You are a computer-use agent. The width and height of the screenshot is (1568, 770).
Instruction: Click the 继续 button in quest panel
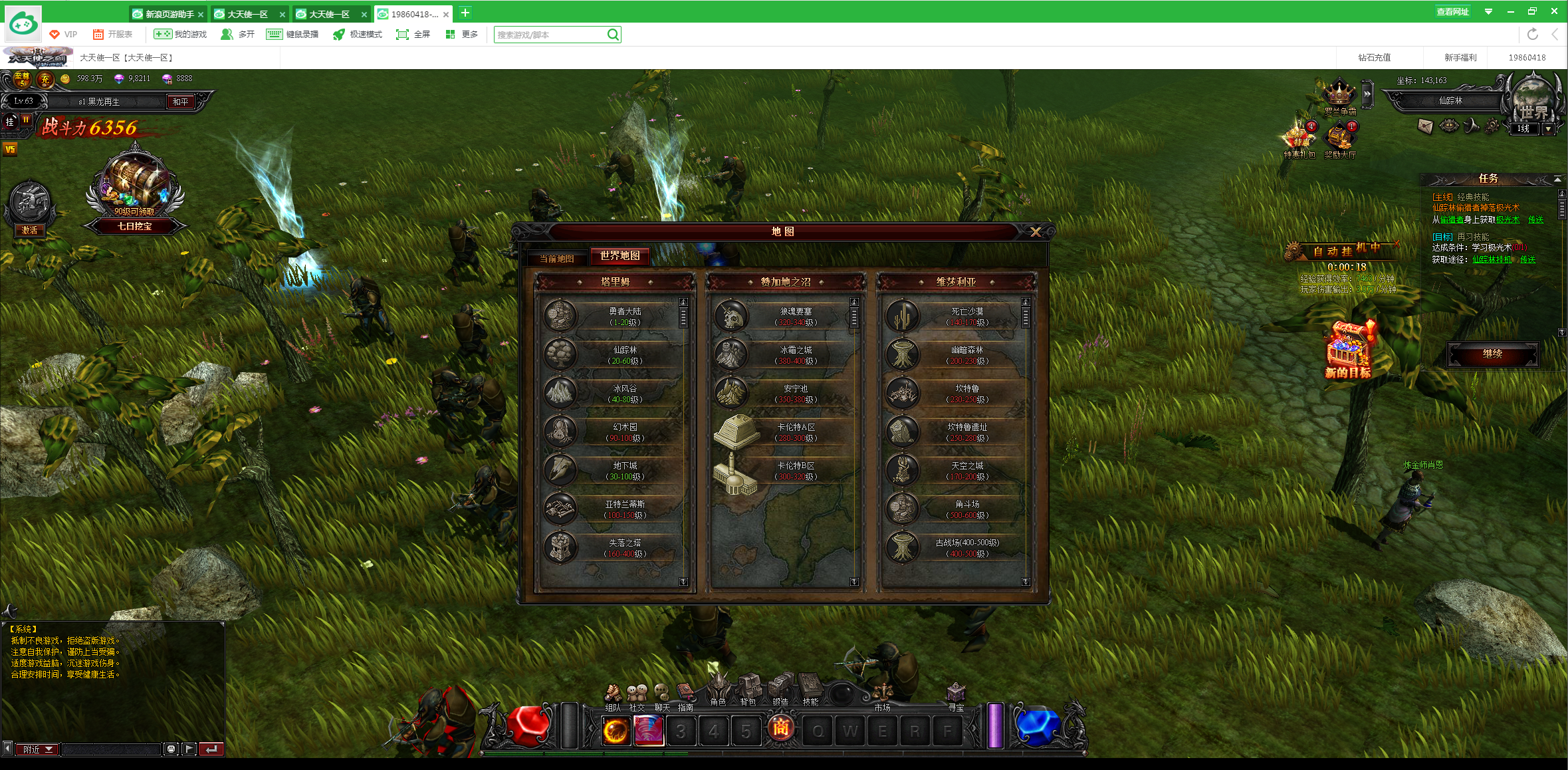tap(1492, 354)
